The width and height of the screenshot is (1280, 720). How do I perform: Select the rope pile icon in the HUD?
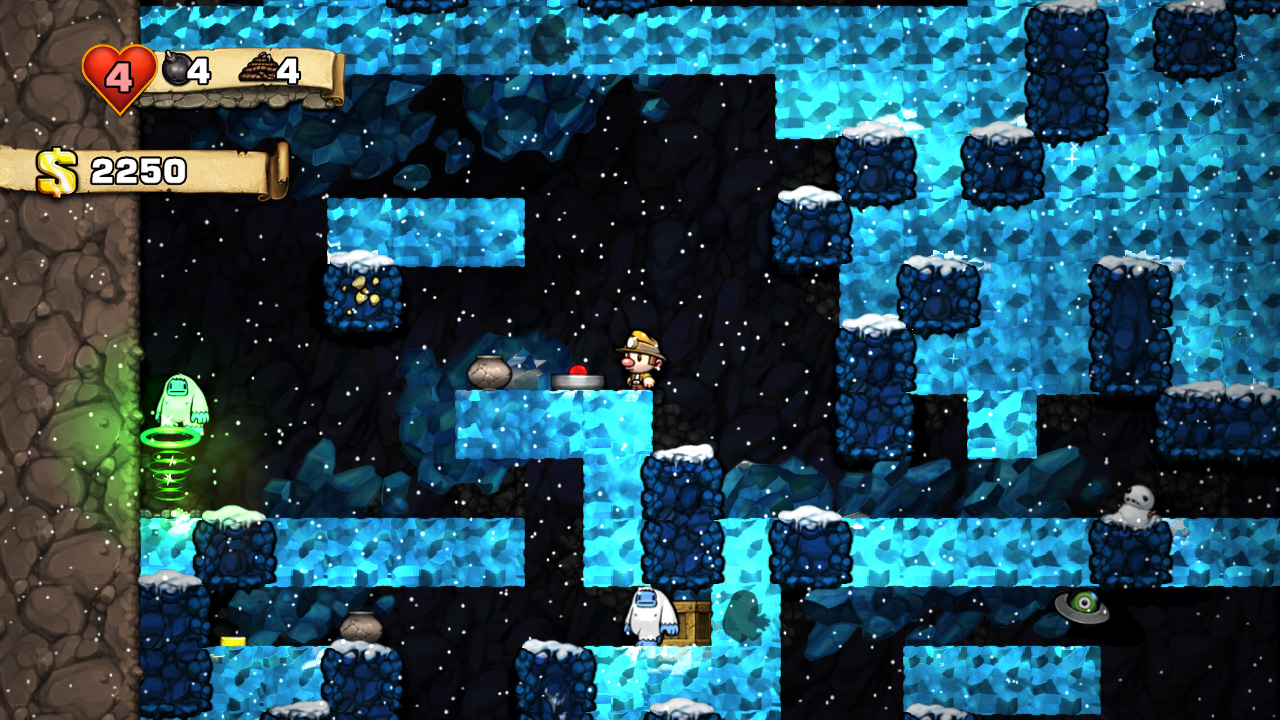pyautogui.click(x=257, y=69)
